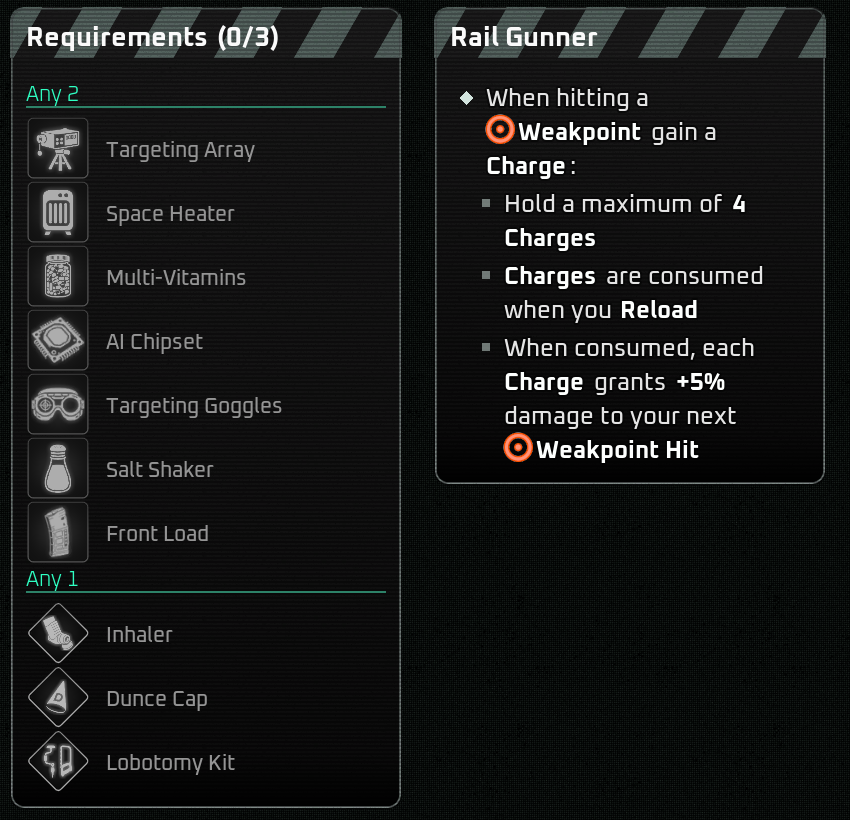Select the Targeting Array requirement
This screenshot has height=820, width=850.
(180, 150)
